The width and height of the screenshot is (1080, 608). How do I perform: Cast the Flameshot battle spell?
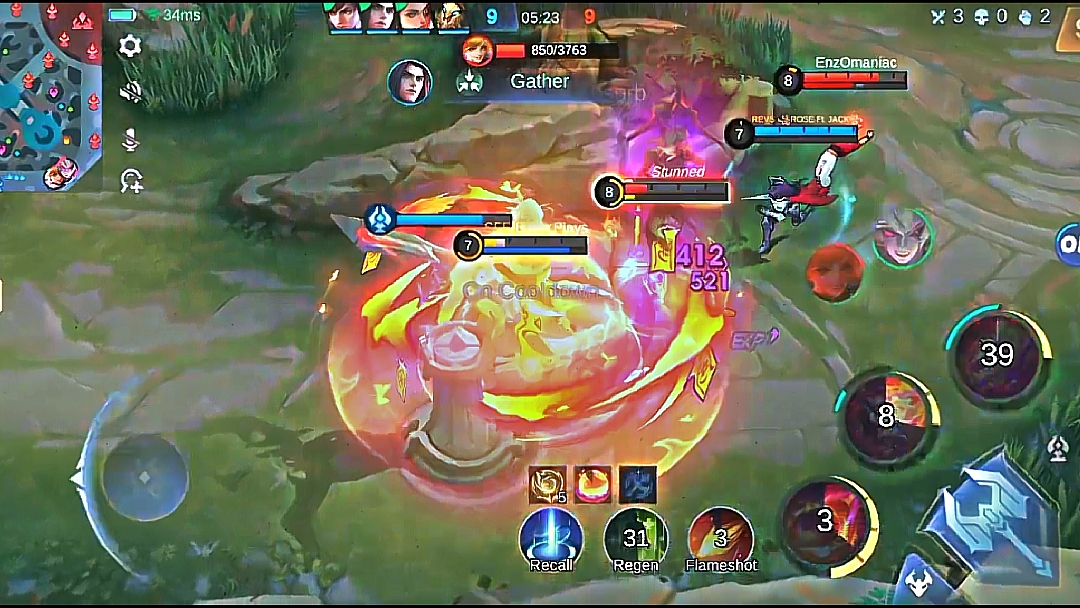[x=721, y=540]
